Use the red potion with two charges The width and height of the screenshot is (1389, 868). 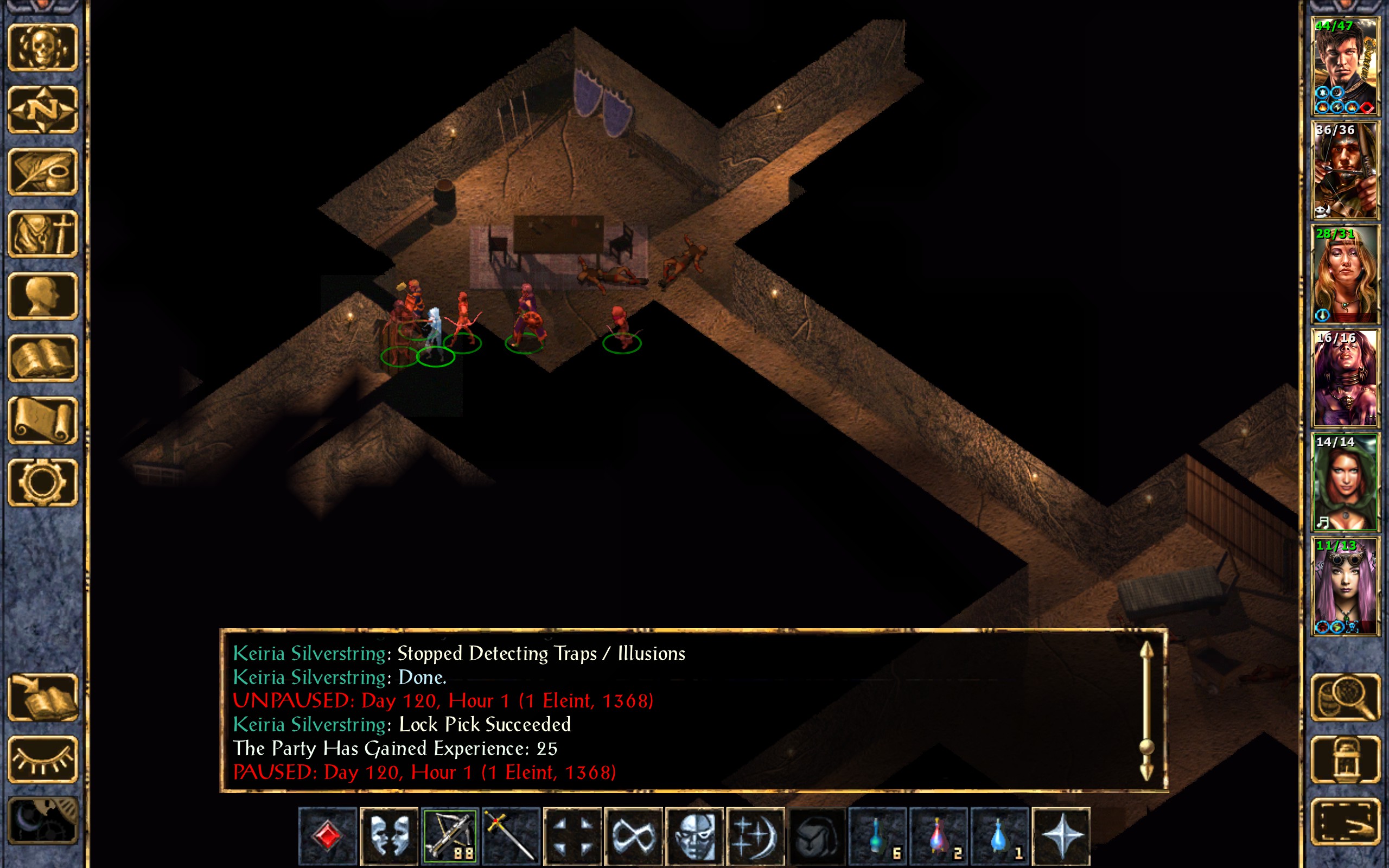pos(939,835)
